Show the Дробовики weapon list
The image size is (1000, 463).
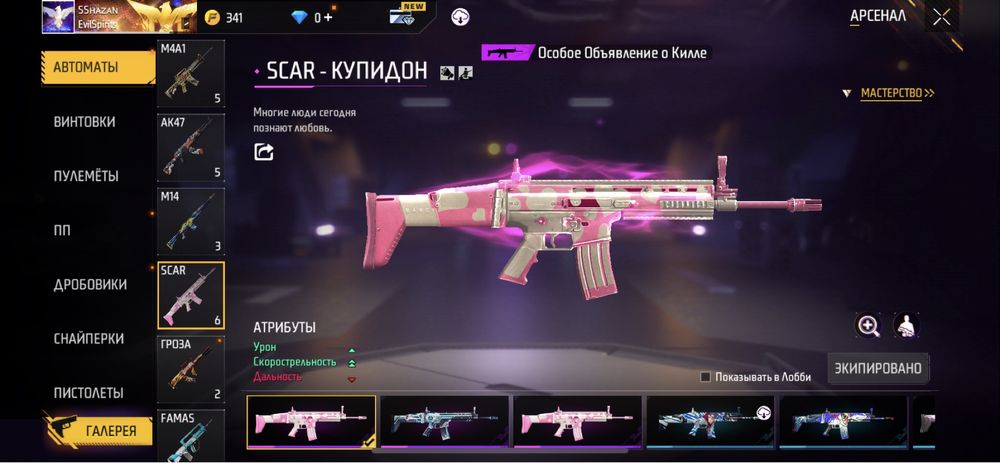pyautogui.click(x=90, y=285)
